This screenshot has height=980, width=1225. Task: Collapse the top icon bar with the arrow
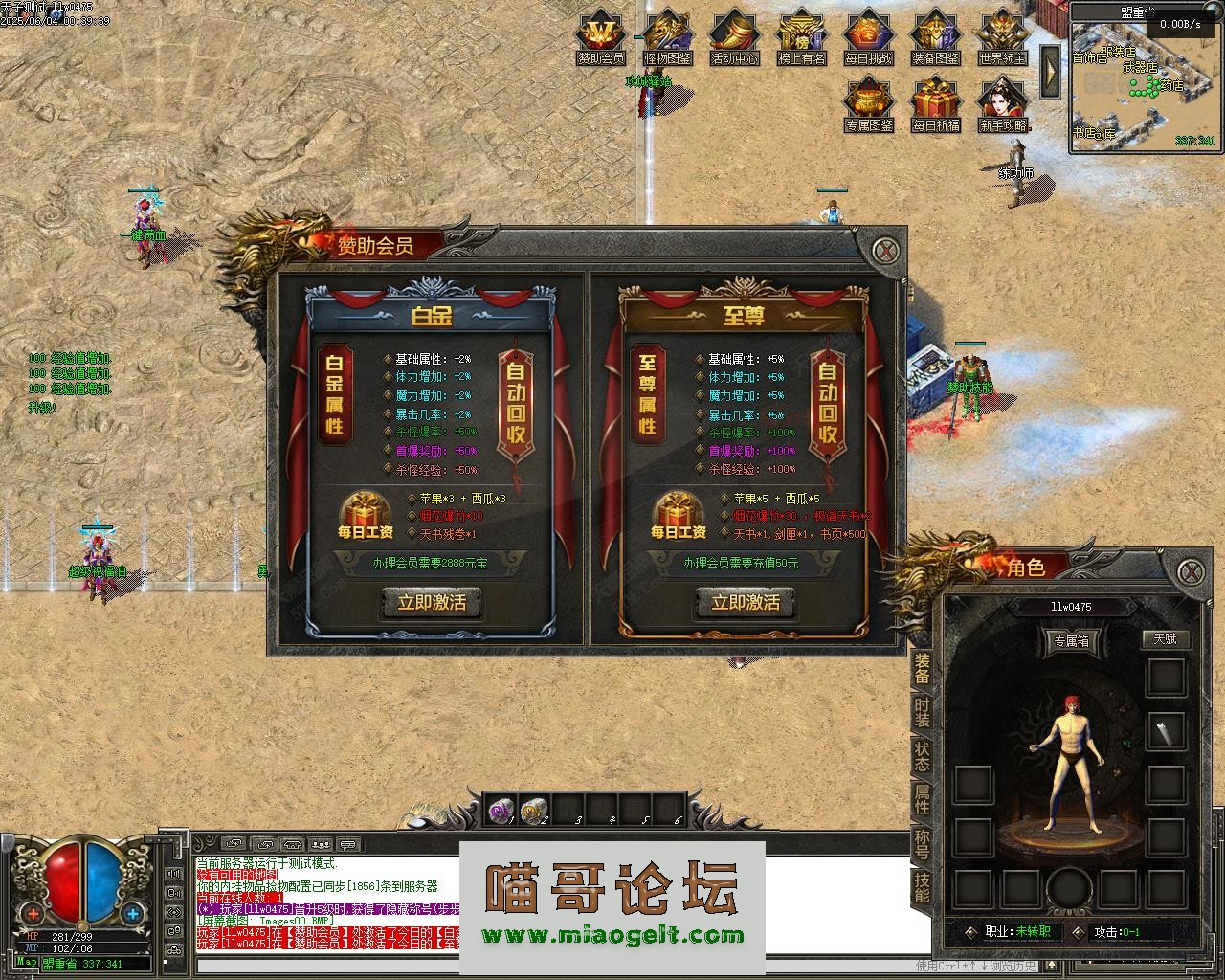click(x=1050, y=70)
